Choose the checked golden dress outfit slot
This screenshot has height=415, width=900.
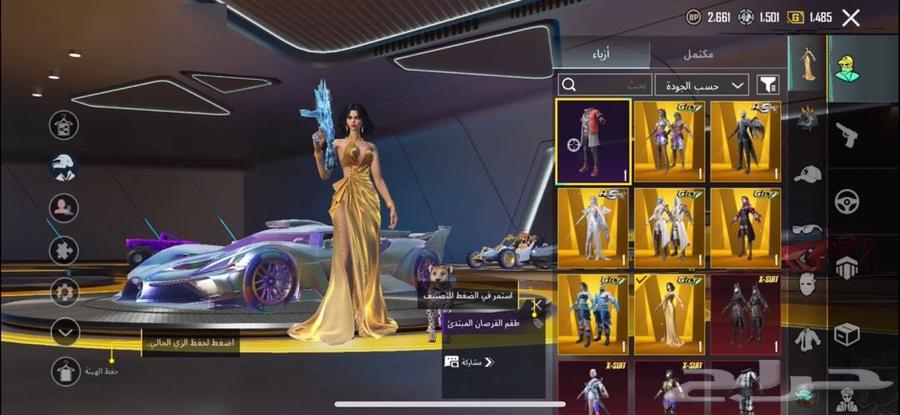tap(668, 310)
